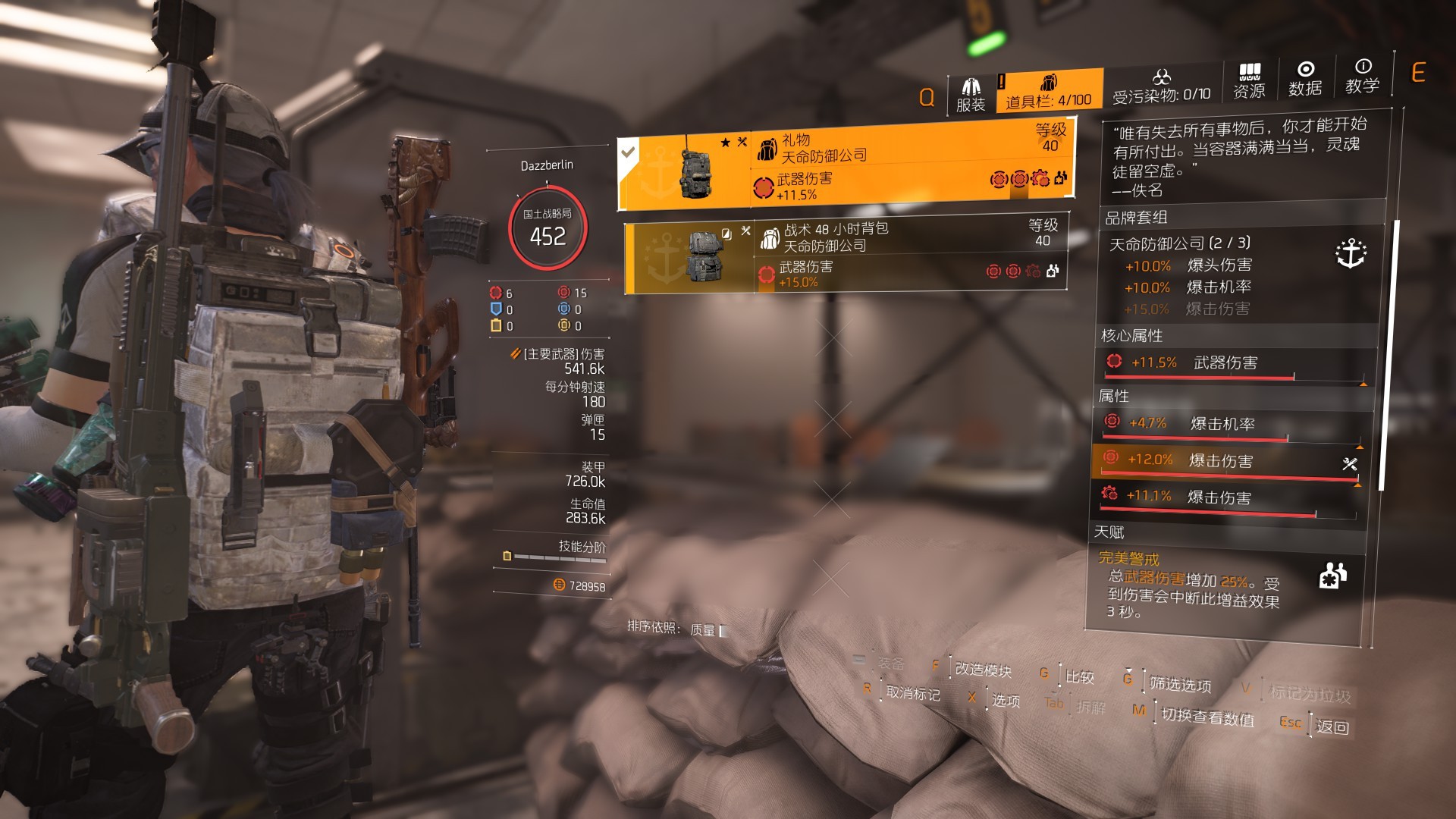Switch to the 服装 apparel tab
This screenshot has height=819, width=1456.
970,96
